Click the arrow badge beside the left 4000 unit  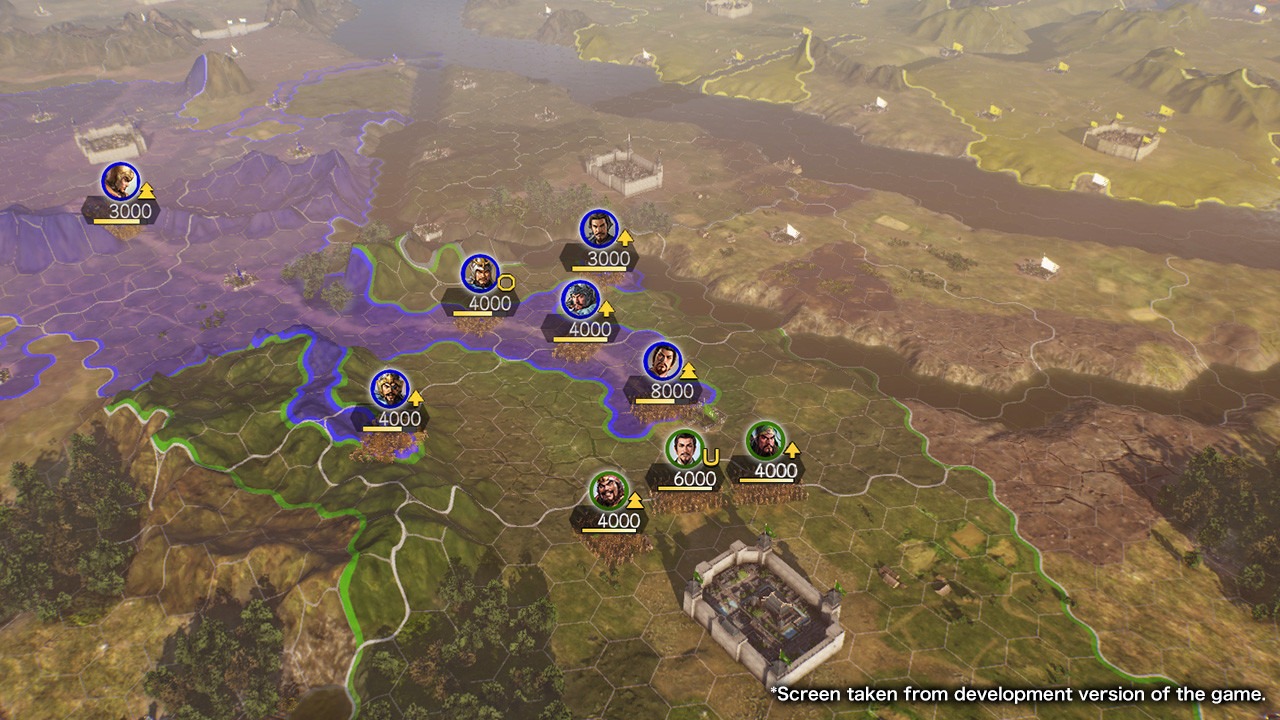pos(416,397)
